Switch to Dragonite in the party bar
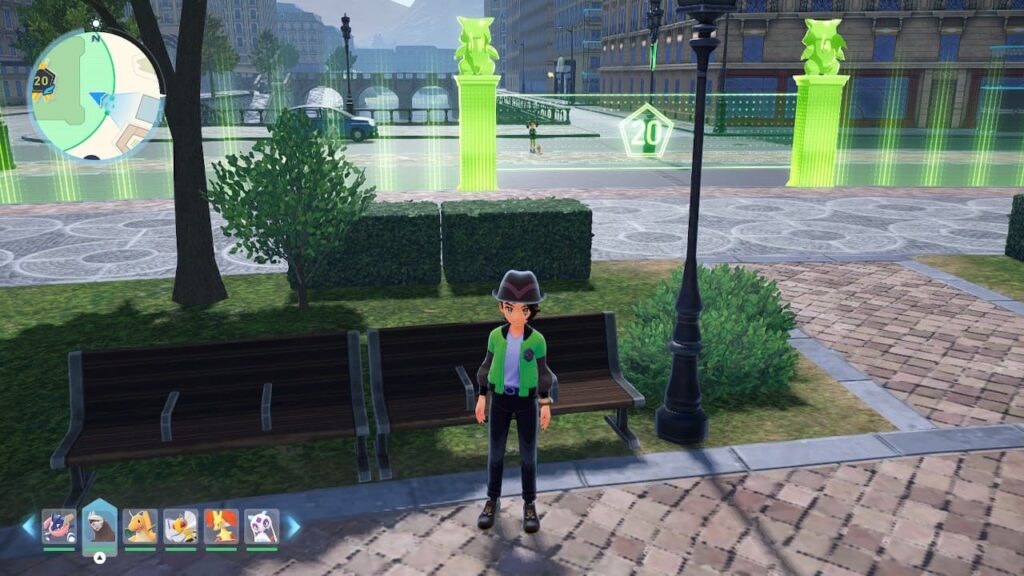Screen dimensions: 1024x576 point(140,526)
